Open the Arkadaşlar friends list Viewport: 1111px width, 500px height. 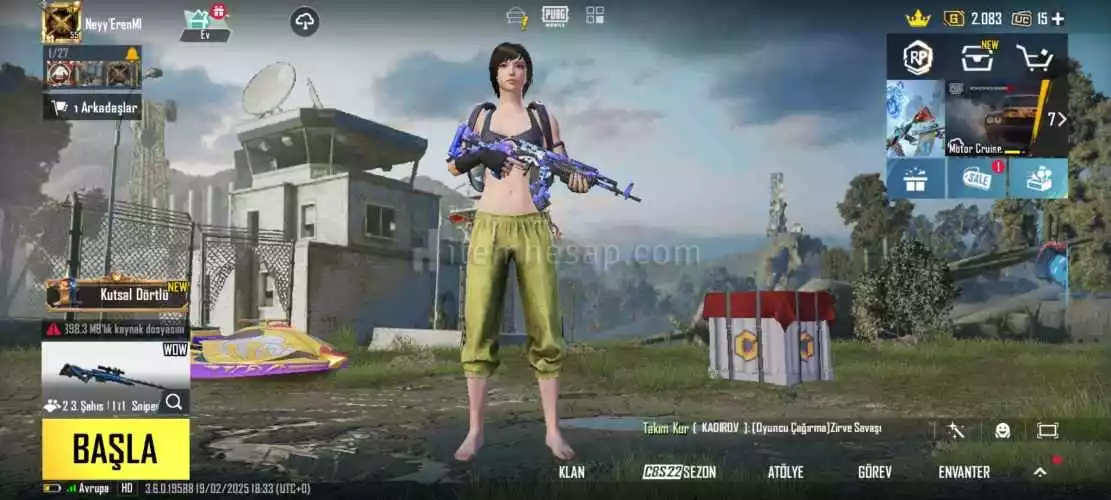(x=93, y=107)
